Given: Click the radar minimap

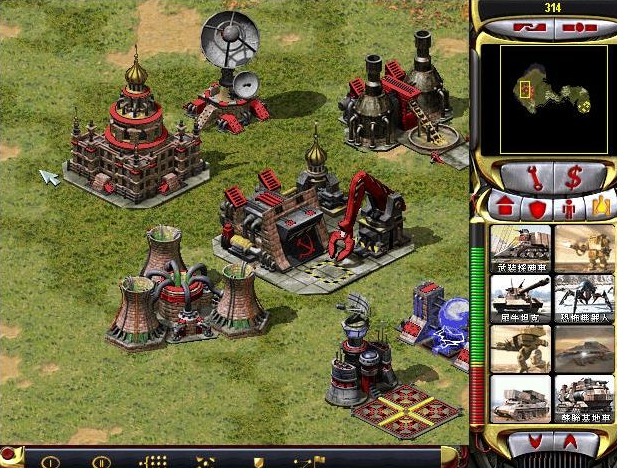Looking at the screenshot, I should pos(544,98).
